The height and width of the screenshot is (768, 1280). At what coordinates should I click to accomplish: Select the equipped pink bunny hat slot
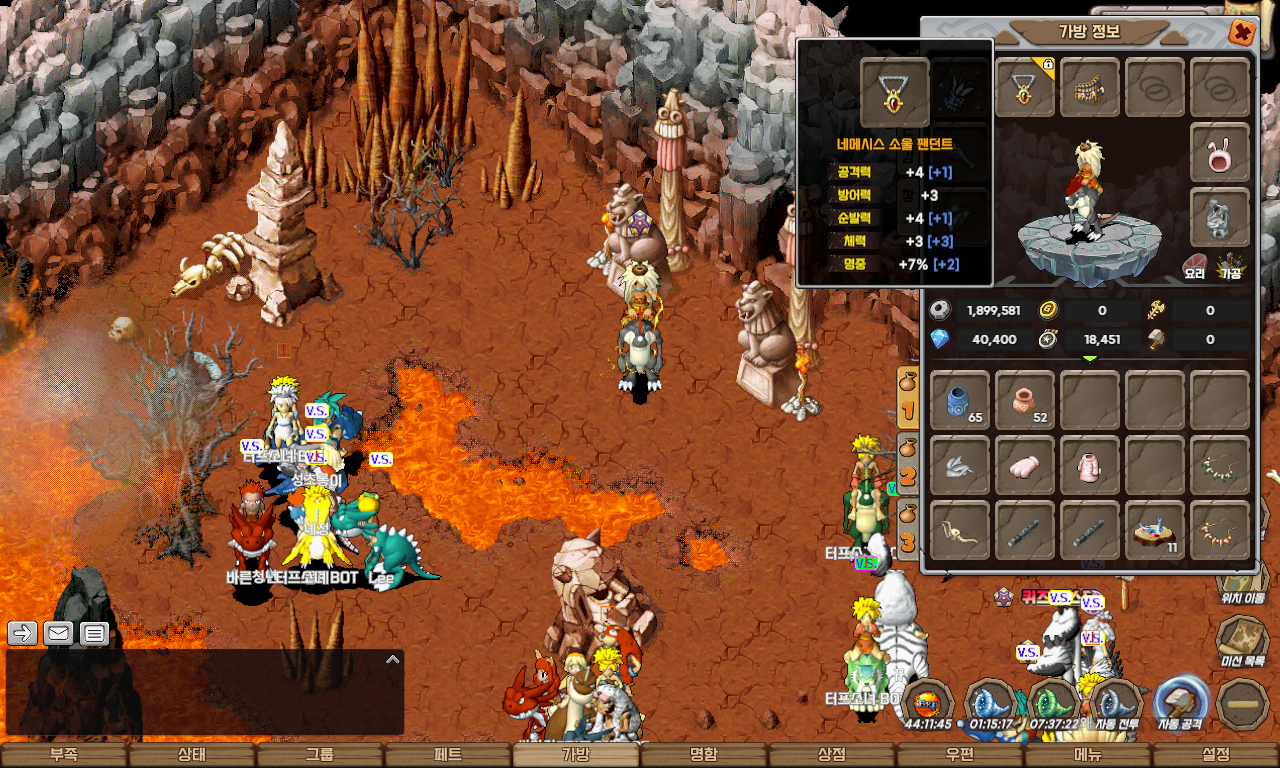coord(1219,153)
